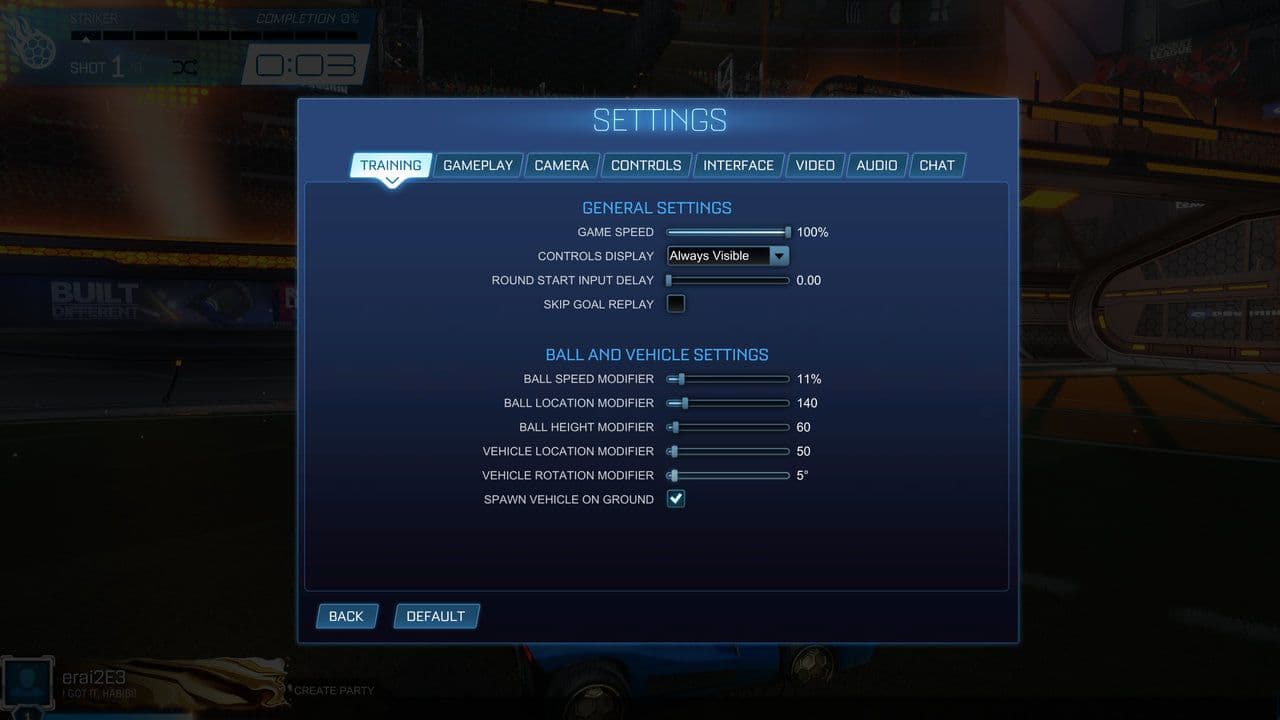
Task: Set the Ball Speed Modifier slider
Action: pos(681,379)
